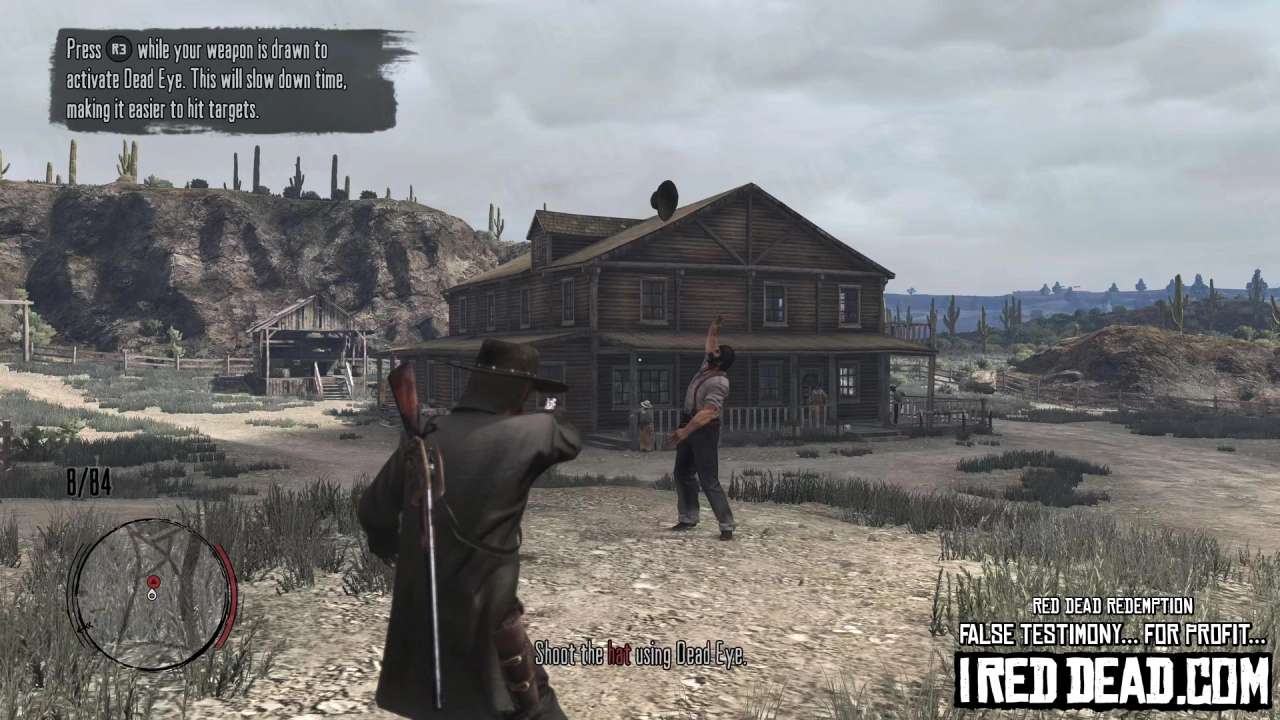
Task: Click the white waypoint dot on the minimap
Action: [x=152, y=593]
